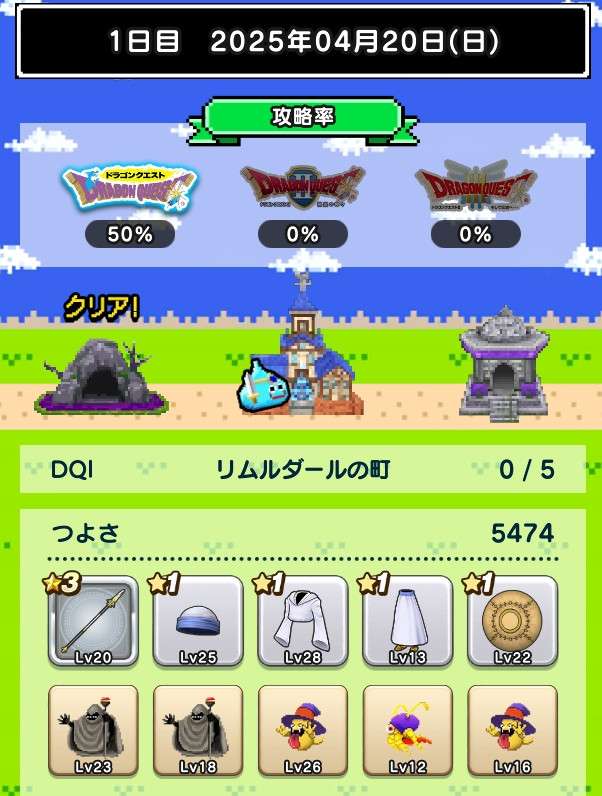Select the Lv23 hooded gray monster
Screen dimensions: 602x796
coord(93,731)
